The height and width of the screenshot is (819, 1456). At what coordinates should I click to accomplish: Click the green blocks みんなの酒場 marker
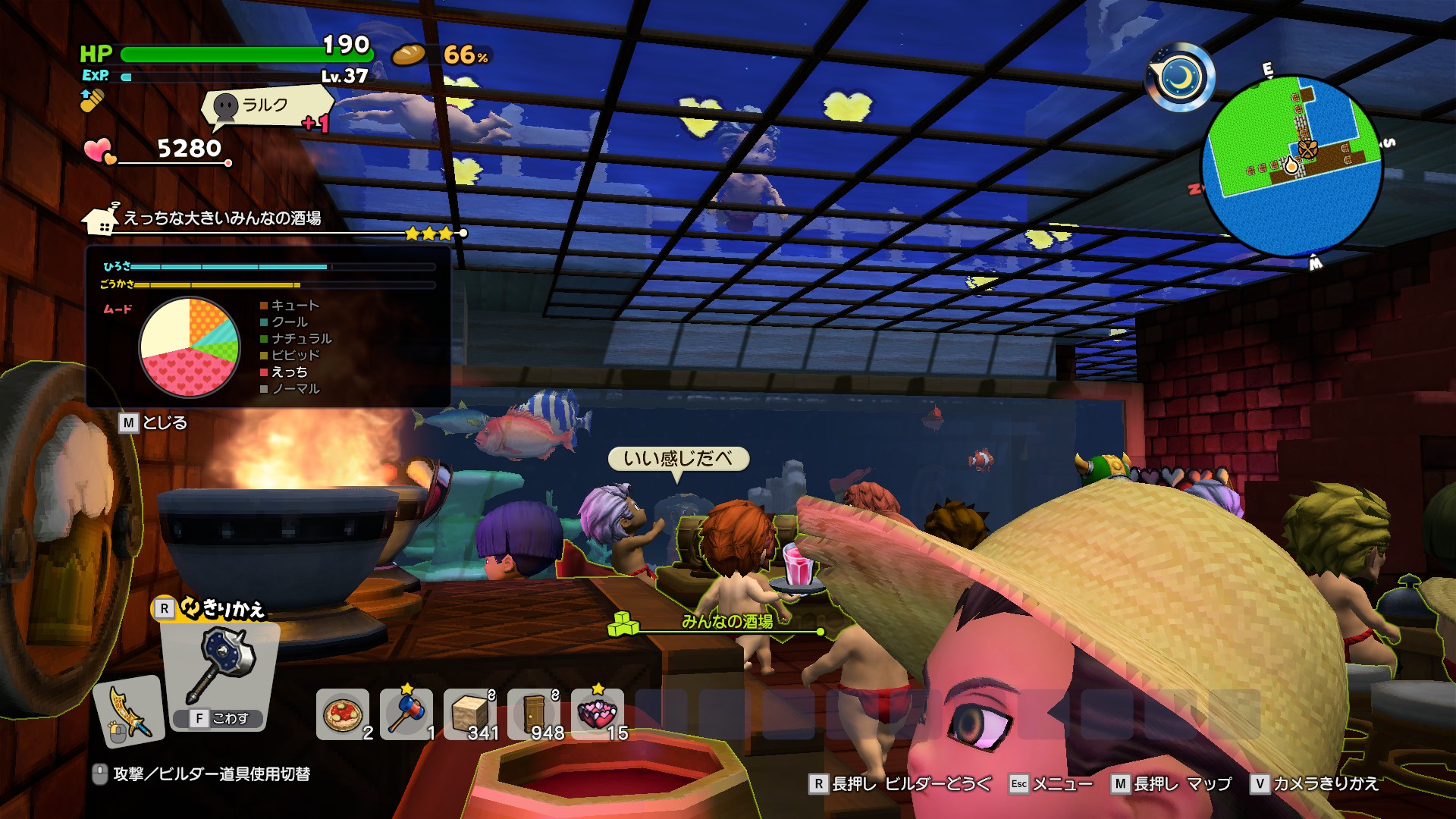tap(624, 624)
